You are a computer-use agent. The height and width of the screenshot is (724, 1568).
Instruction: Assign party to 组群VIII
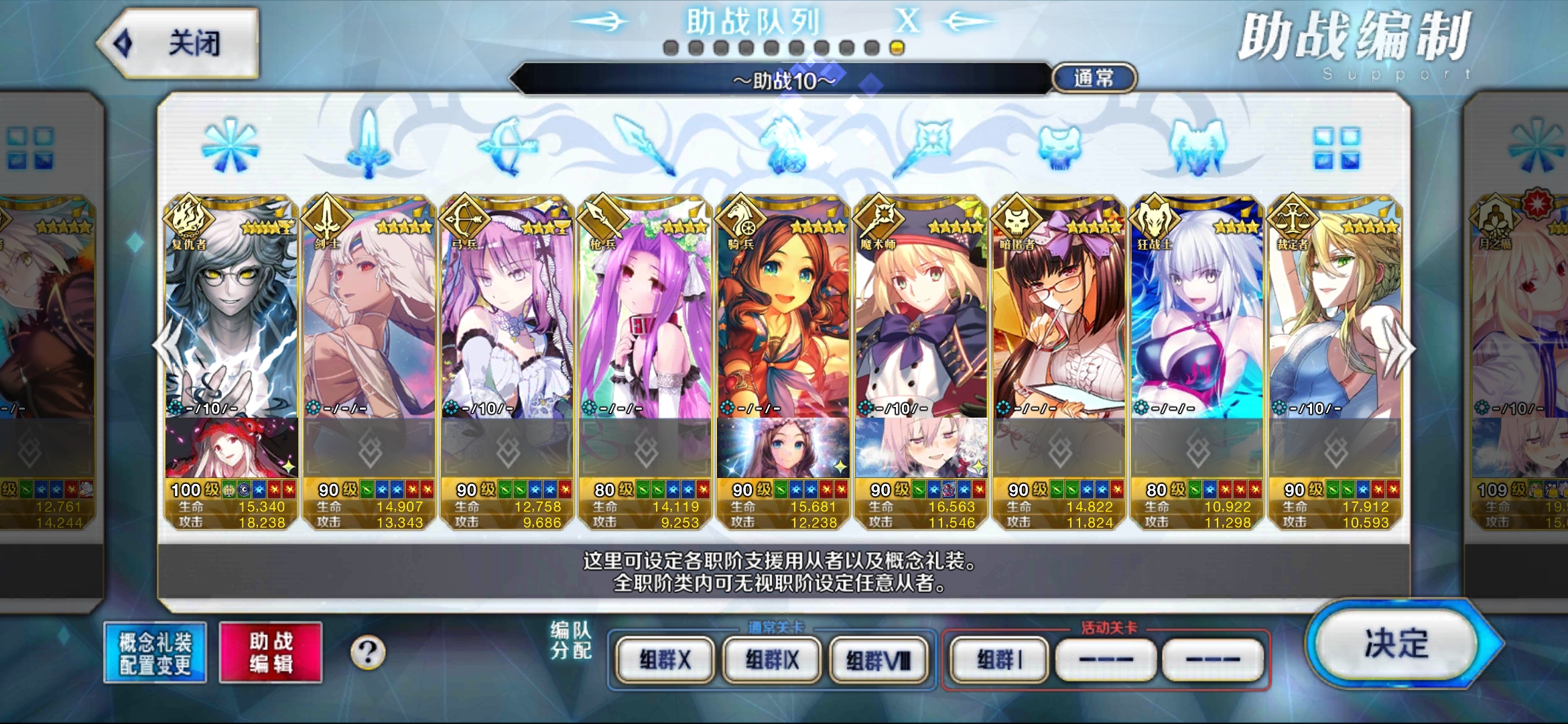tap(878, 660)
